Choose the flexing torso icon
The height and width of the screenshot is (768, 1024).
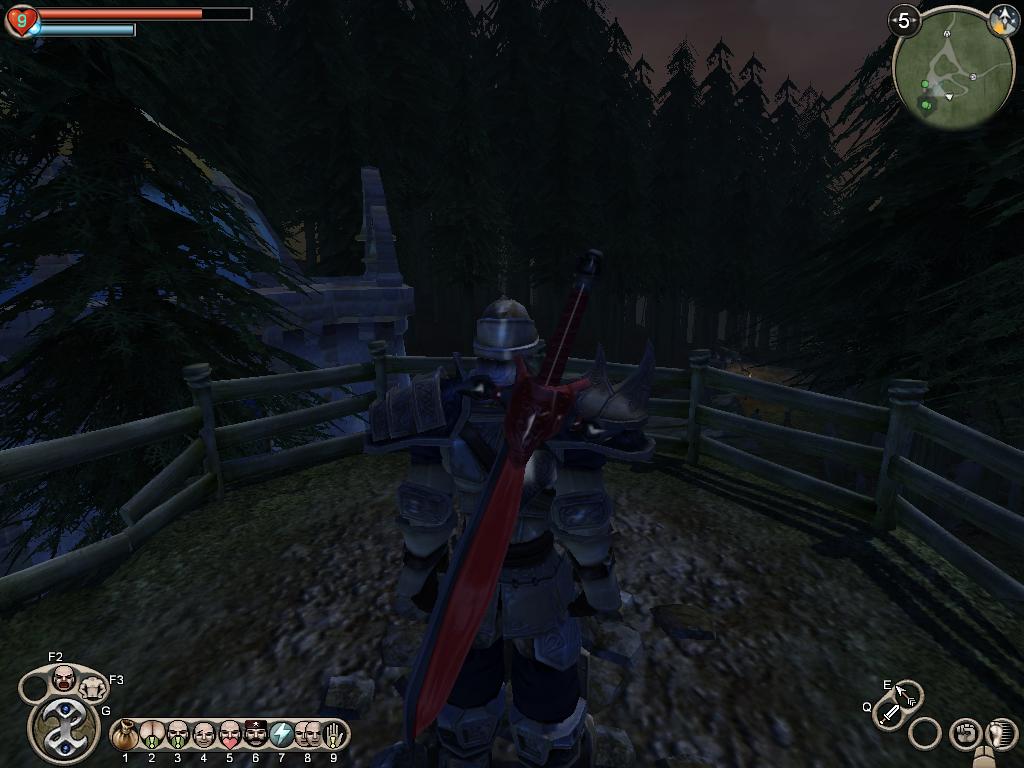pos(93,687)
